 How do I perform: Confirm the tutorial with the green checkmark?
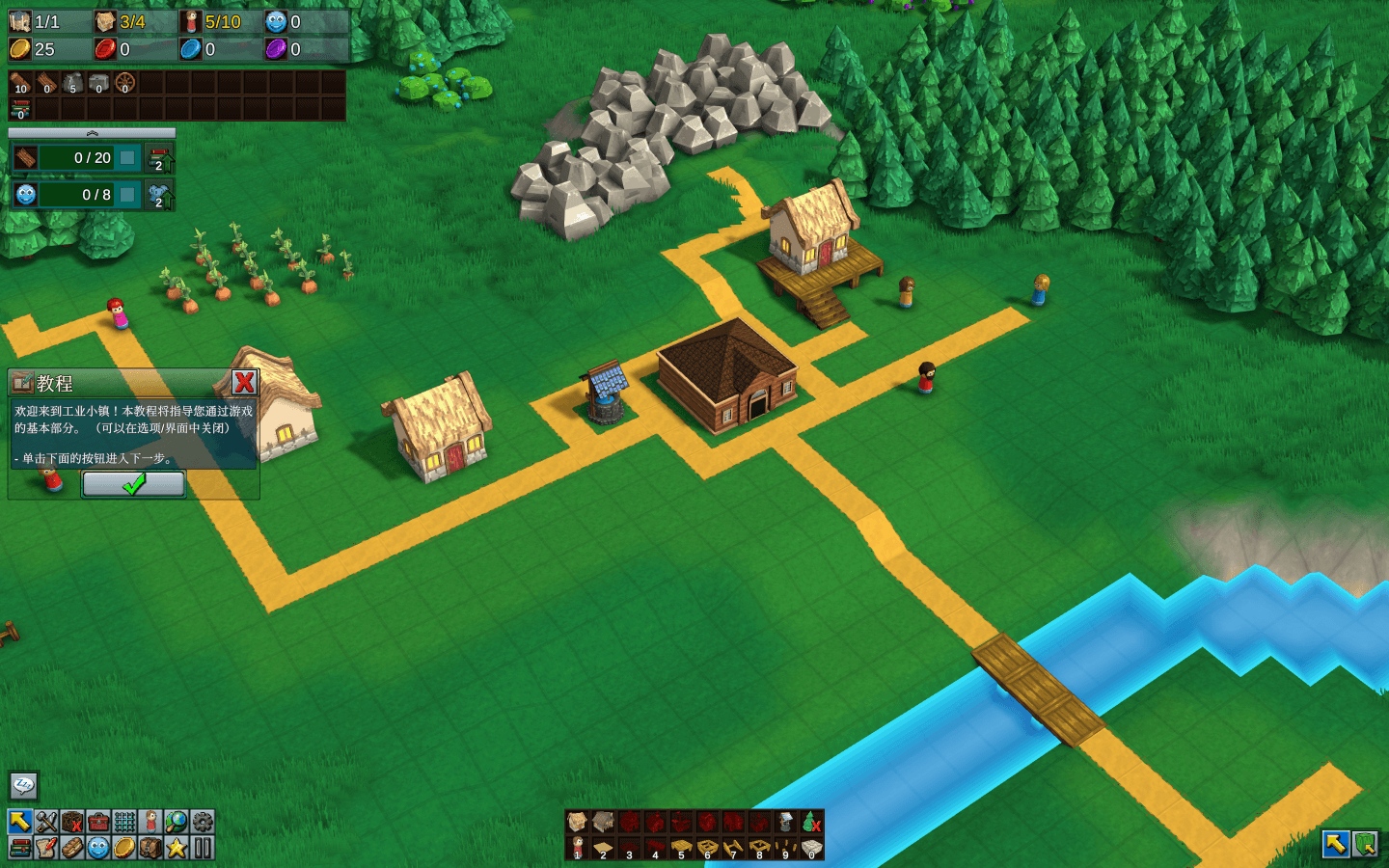pyautogui.click(x=133, y=484)
